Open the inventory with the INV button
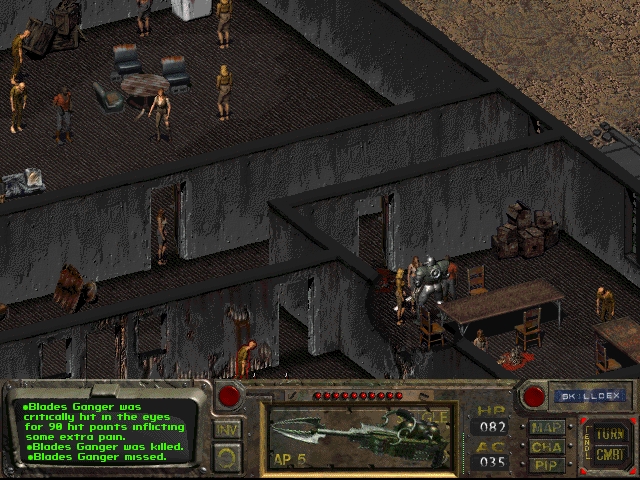 pyautogui.click(x=227, y=430)
